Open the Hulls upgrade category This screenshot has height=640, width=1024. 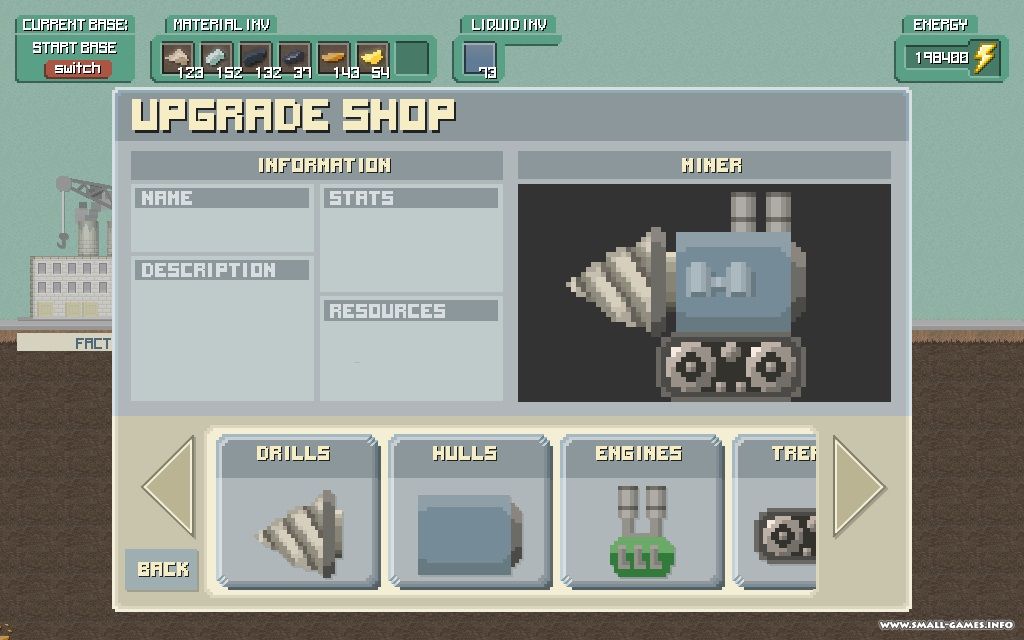[x=469, y=511]
